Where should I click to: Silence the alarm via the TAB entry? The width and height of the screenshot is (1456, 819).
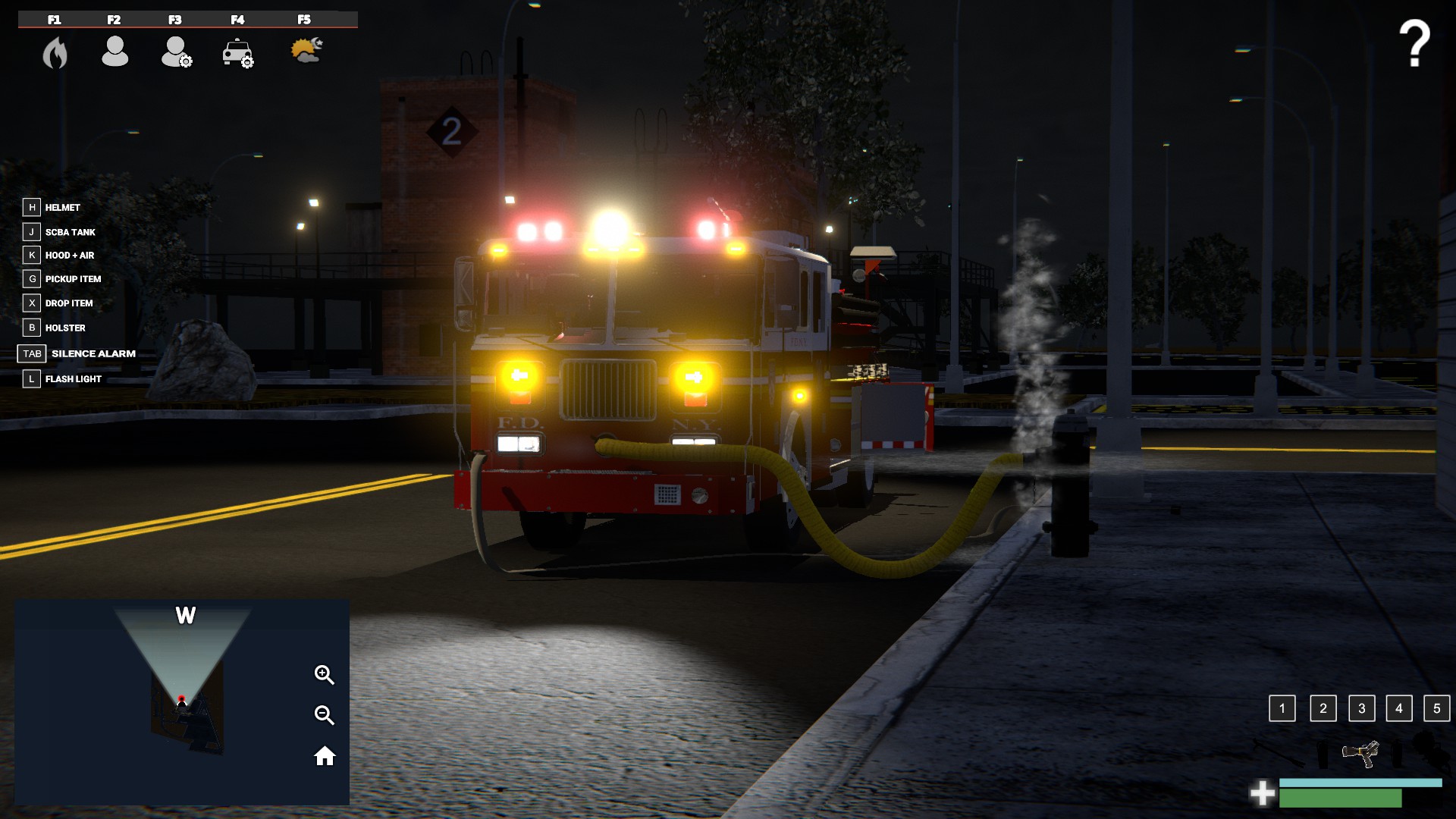pyautogui.click(x=93, y=353)
